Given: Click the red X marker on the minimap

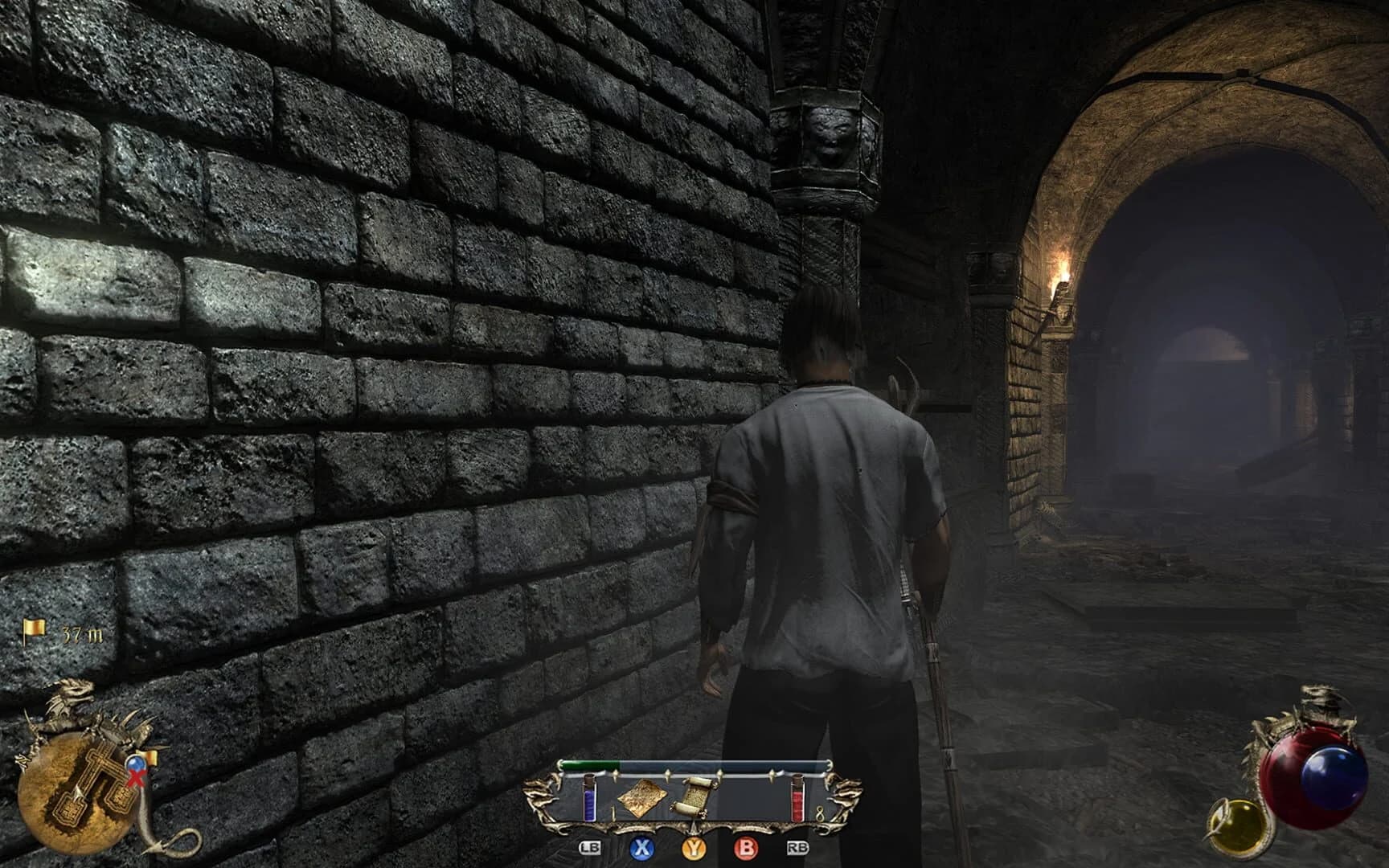Looking at the screenshot, I should tap(136, 778).
